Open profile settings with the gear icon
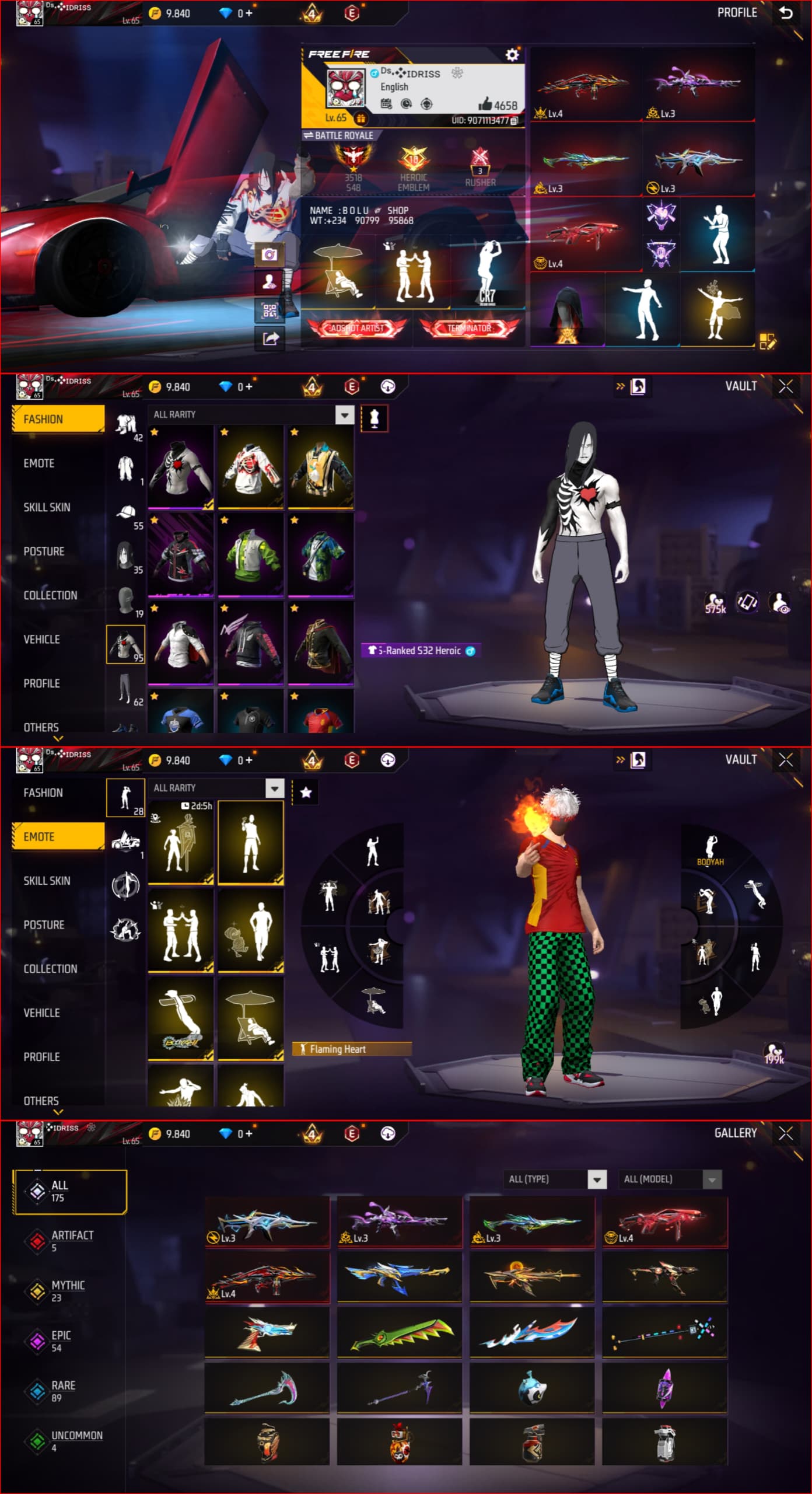The width and height of the screenshot is (812, 1494). tap(512, 55)
